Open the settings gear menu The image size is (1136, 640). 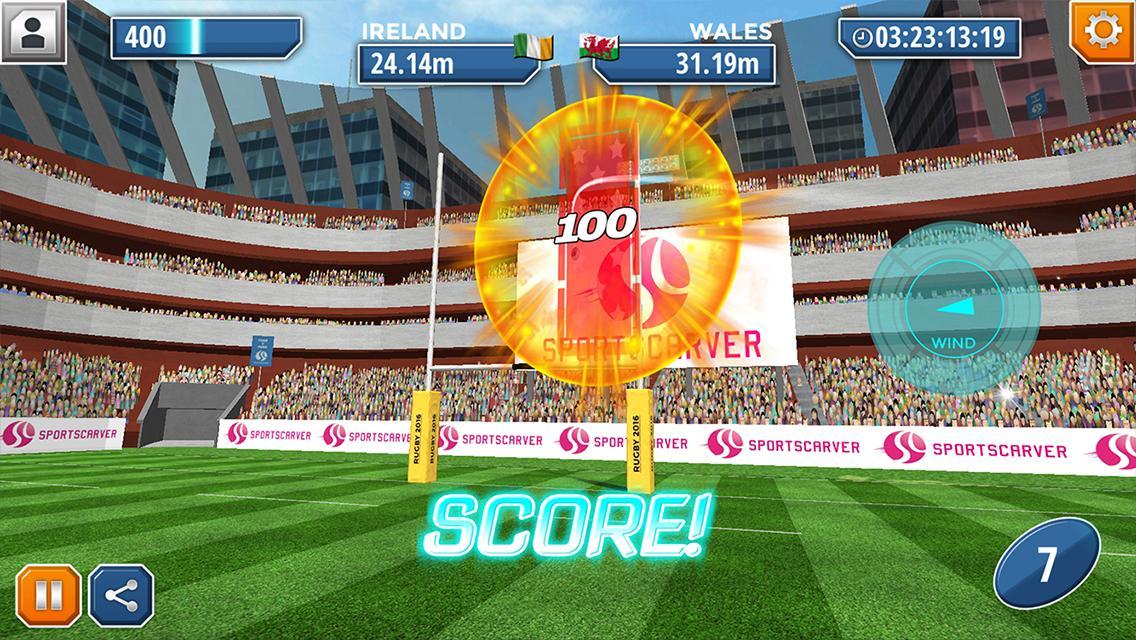pyautogui.click(x=1102, y=32)
